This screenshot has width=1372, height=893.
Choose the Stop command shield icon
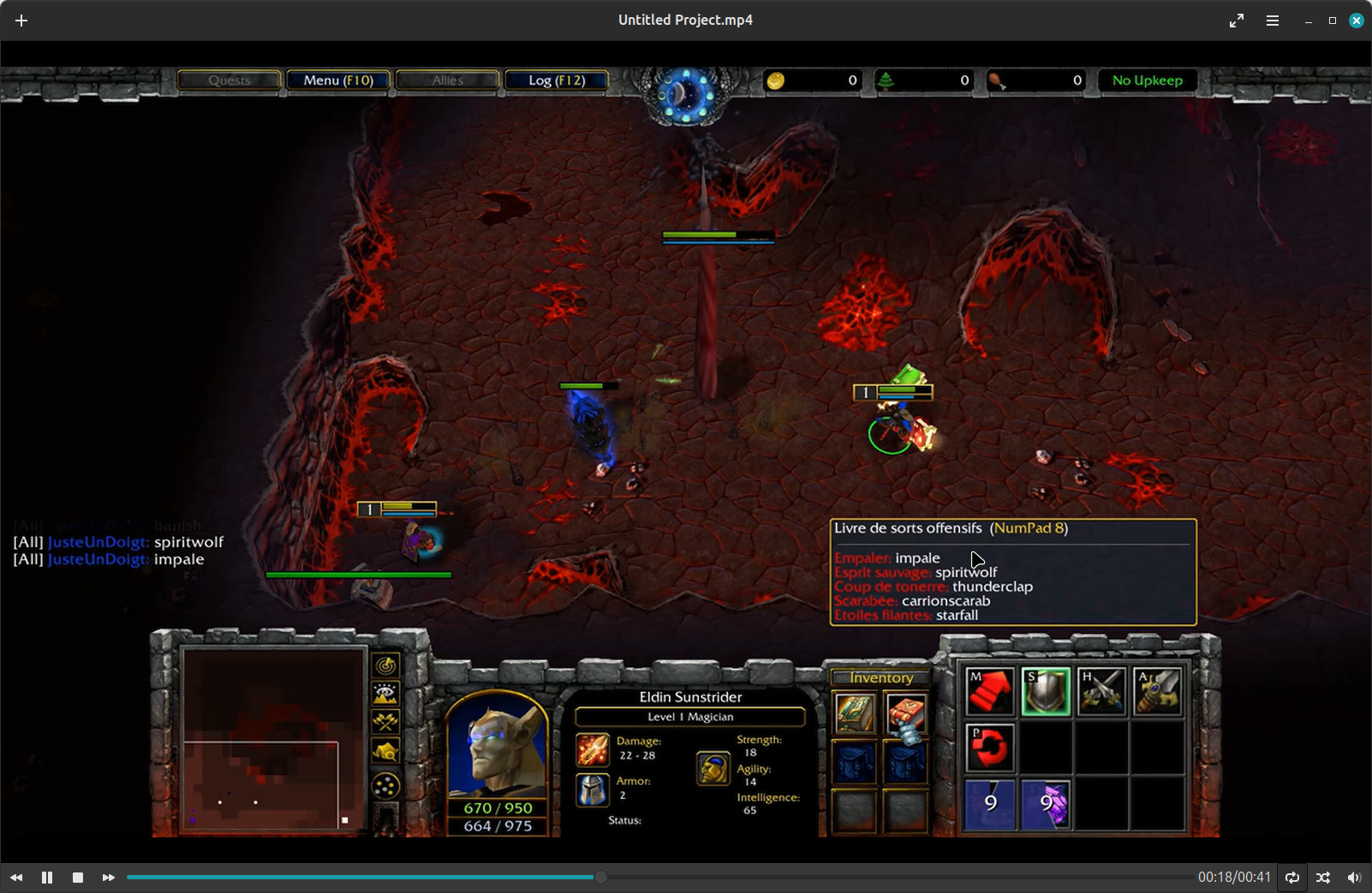(x=1046, y=691)
